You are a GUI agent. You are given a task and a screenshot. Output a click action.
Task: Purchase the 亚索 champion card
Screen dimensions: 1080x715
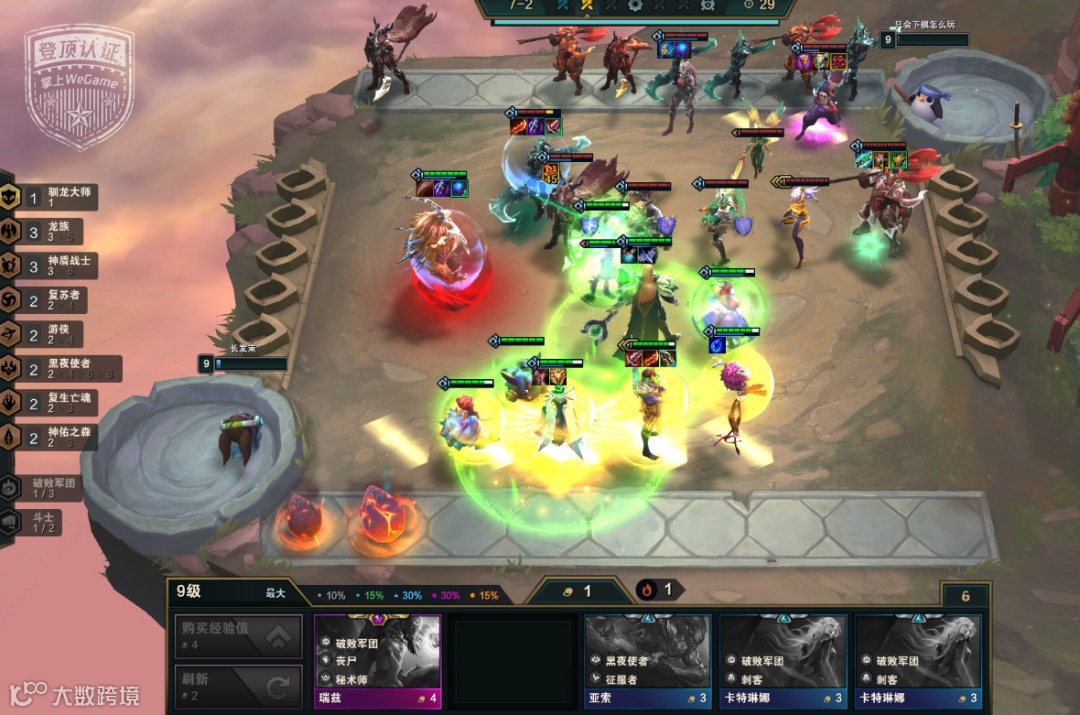pyautogui.click(x=647, y=662)
